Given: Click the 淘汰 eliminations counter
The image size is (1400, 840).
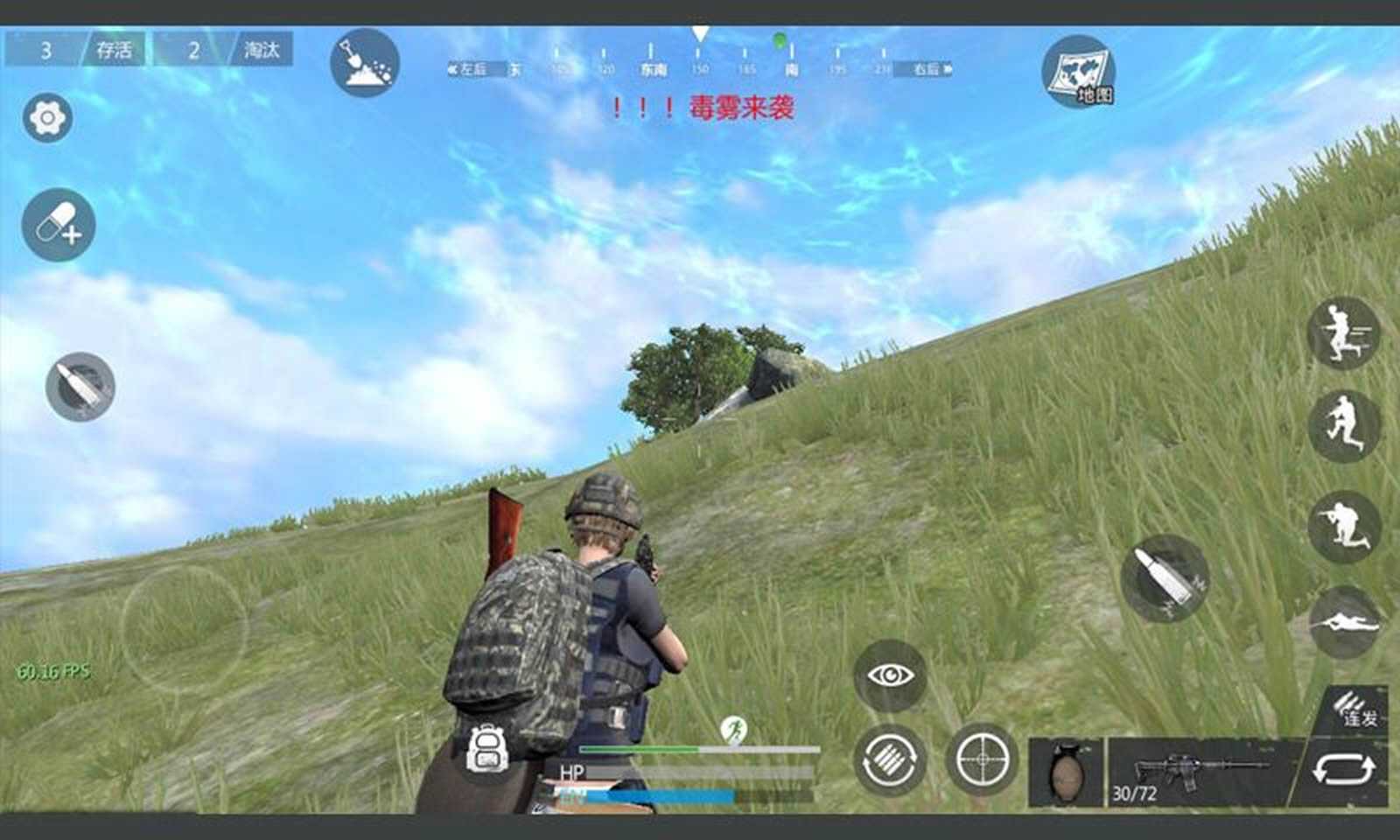Looking at the screenshot, I should tap(262, 51).
